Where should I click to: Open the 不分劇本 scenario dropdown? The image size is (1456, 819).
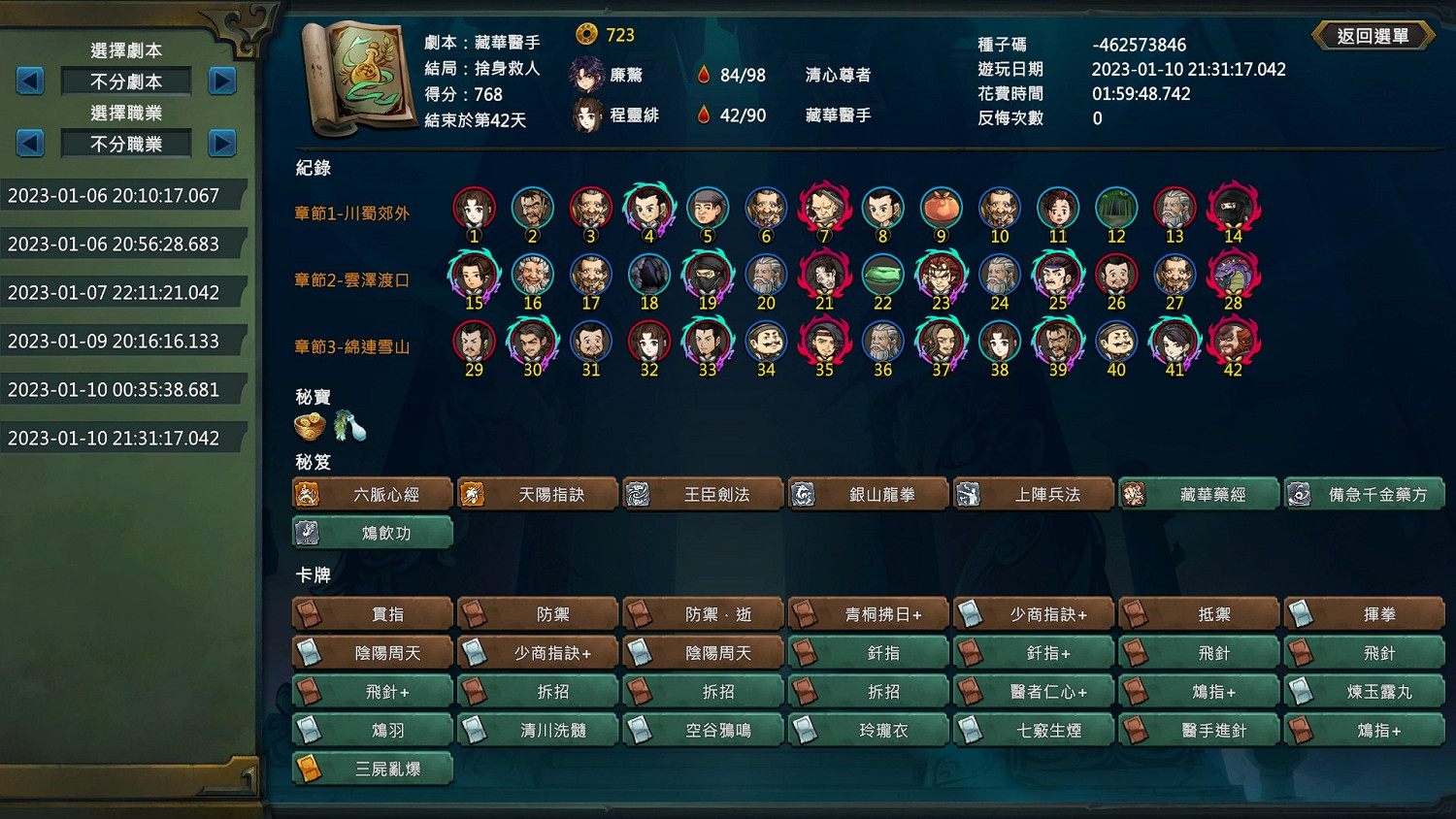coord(125,82)
